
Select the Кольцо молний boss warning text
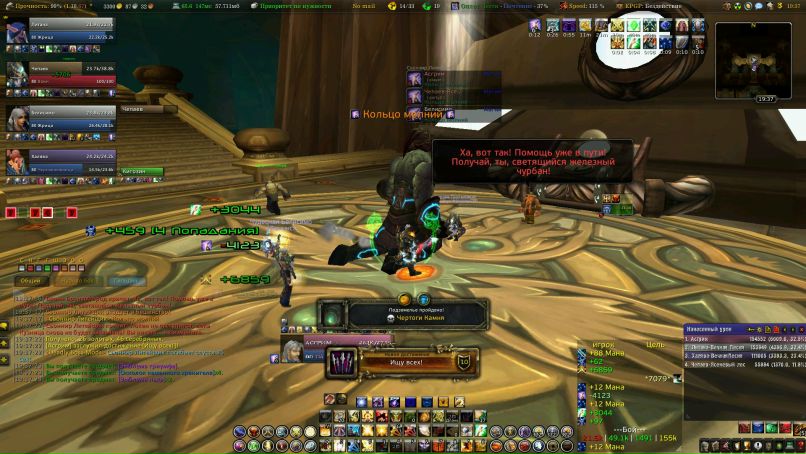tap(402, 115)
